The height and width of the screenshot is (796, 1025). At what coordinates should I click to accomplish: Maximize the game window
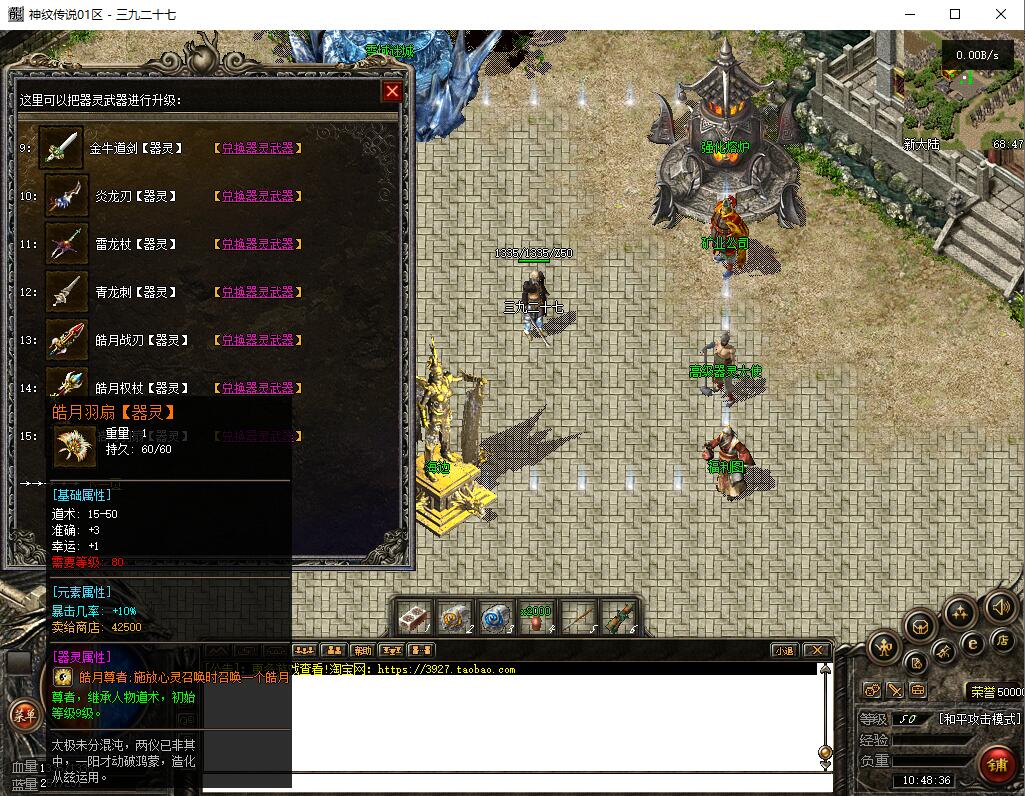pos(955,14)
